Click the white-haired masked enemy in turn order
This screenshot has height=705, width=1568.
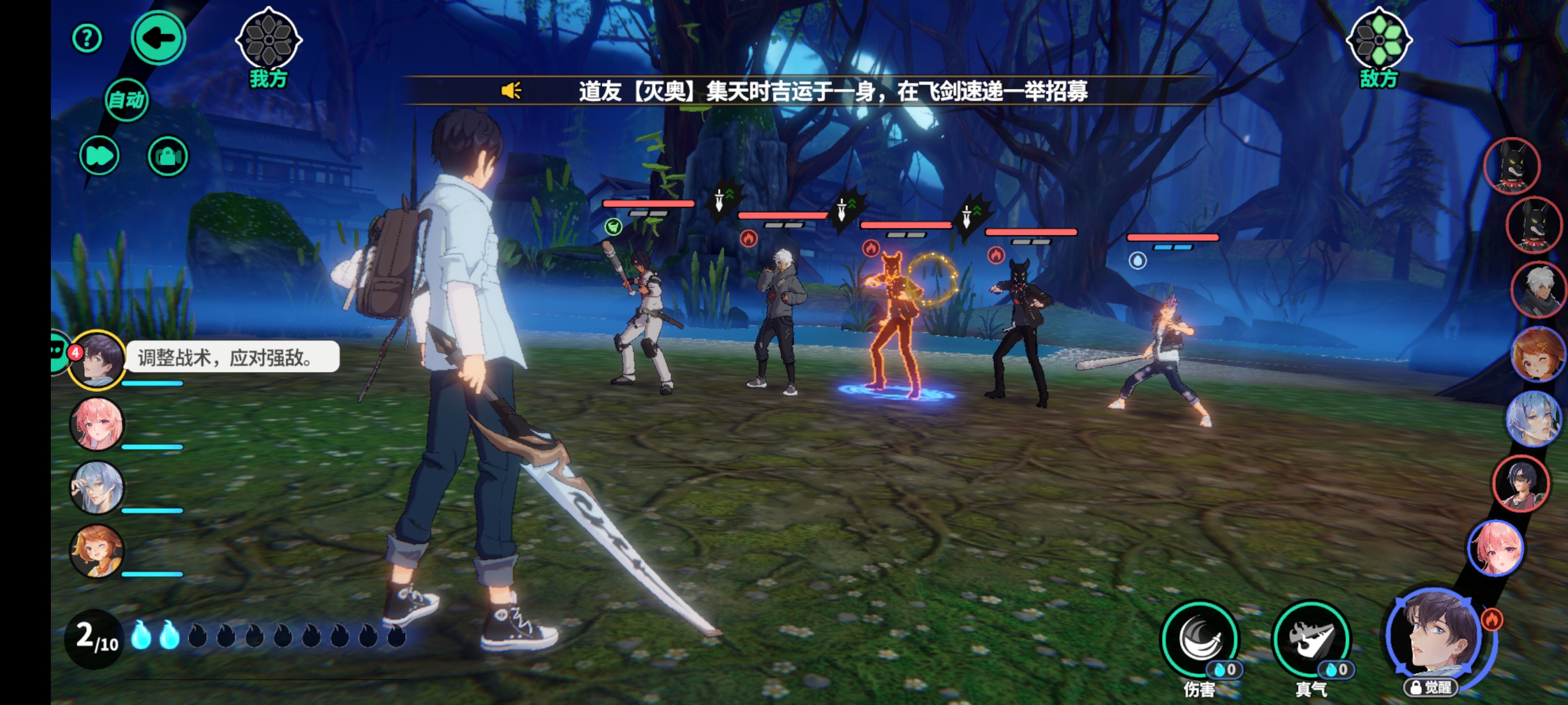tap(1538, 290)
